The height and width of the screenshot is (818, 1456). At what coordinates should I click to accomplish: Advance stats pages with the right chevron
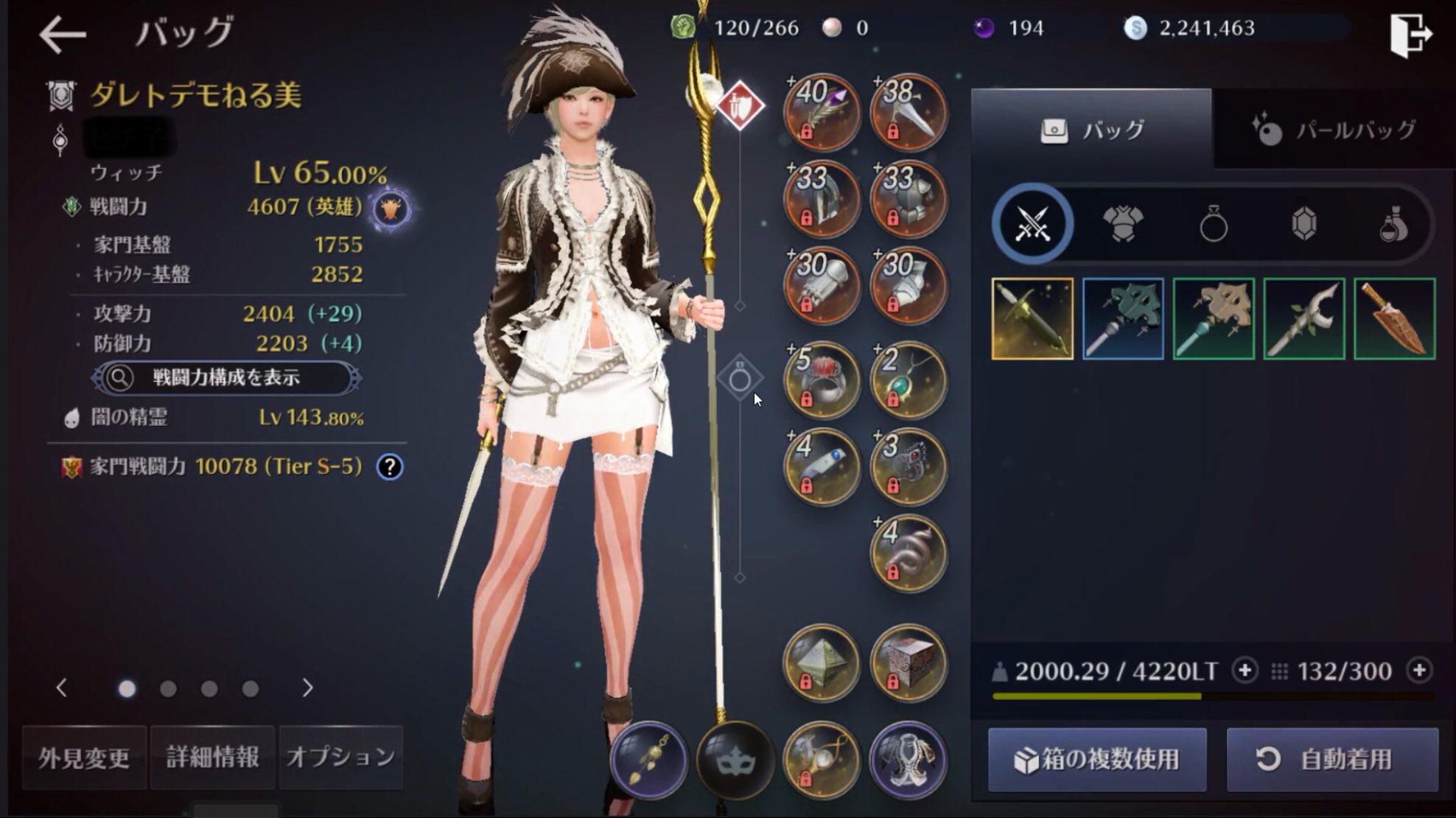pyautogui.click(x=307, y=685)
